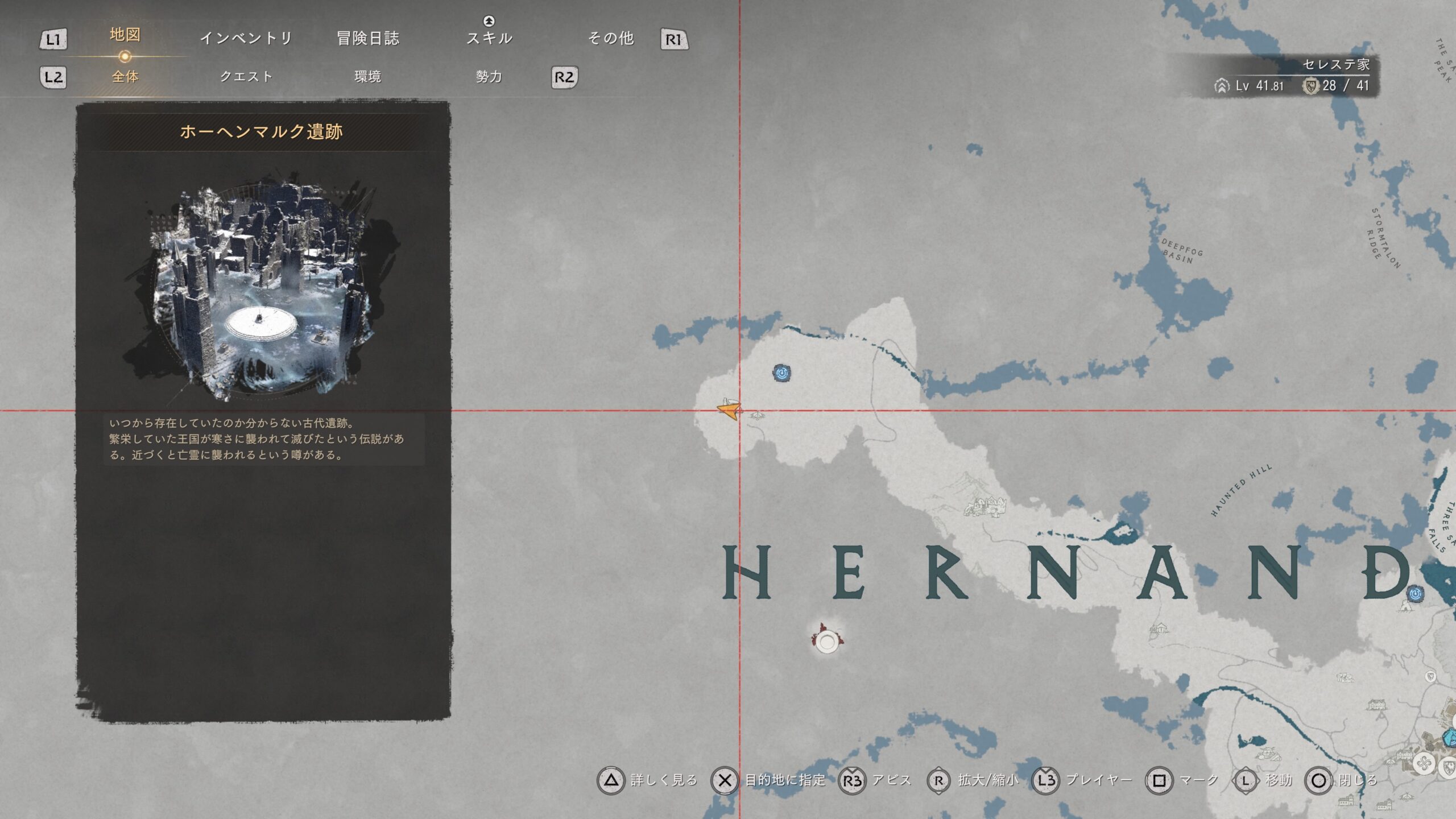The height and width of the screenshot is (819, 1456).
Task: Go to the その他 tab
Action: 611,38
